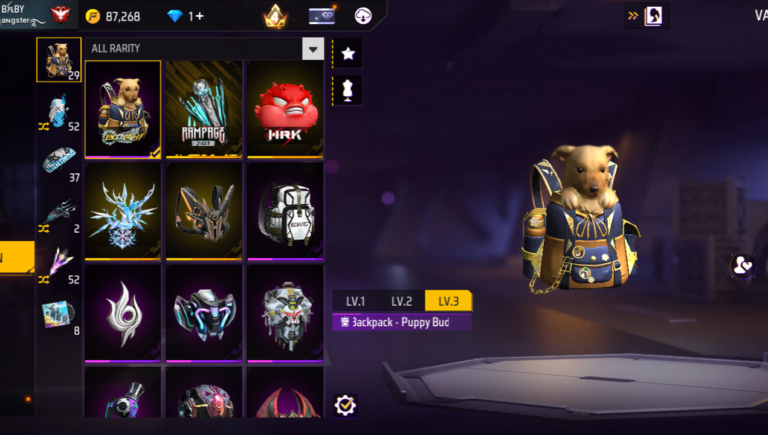Open the mannequin preview button
Screen dimensions: 768x435
pos(348,90)
